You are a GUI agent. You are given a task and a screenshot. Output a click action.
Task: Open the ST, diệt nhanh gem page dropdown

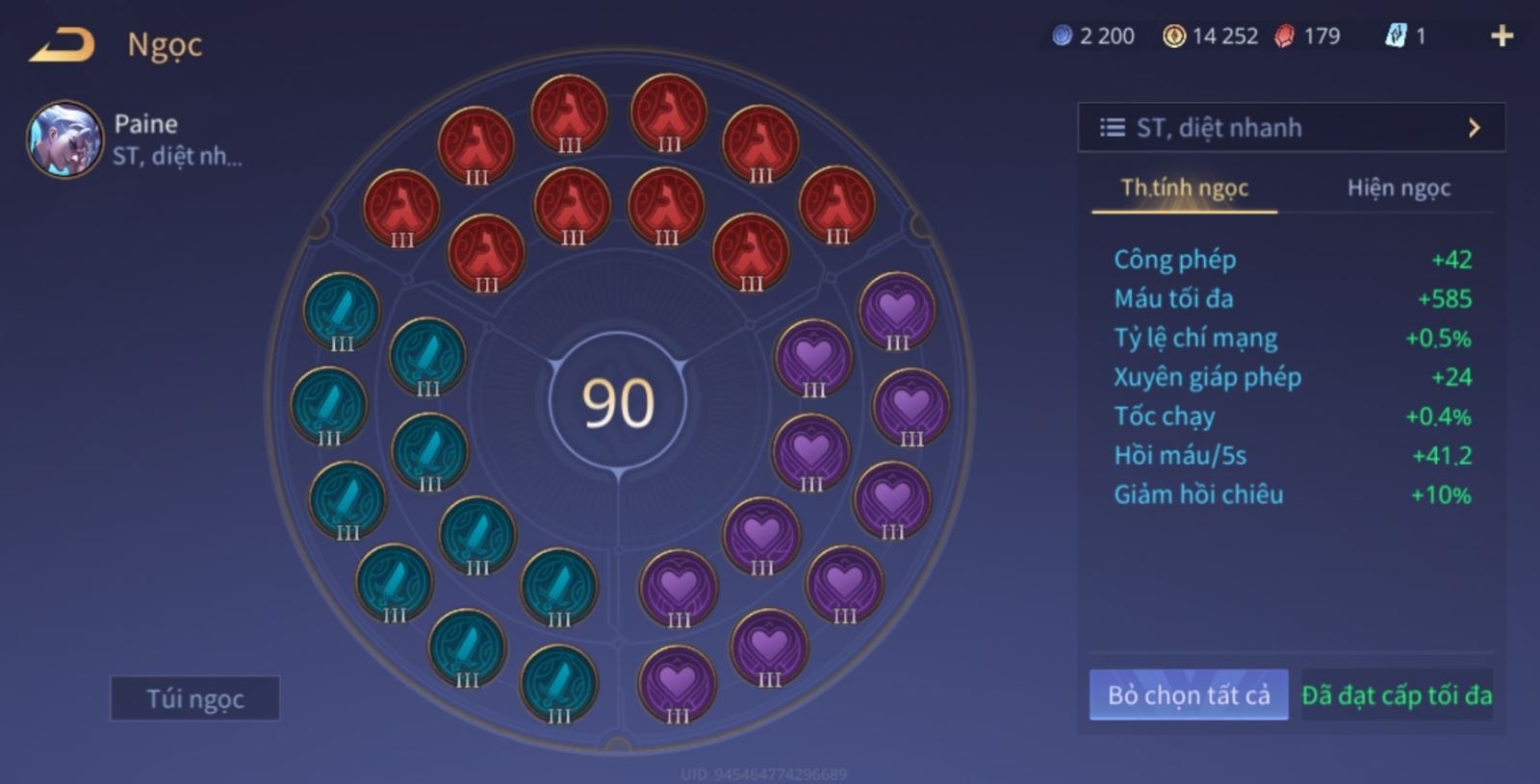coord(1291,128)
